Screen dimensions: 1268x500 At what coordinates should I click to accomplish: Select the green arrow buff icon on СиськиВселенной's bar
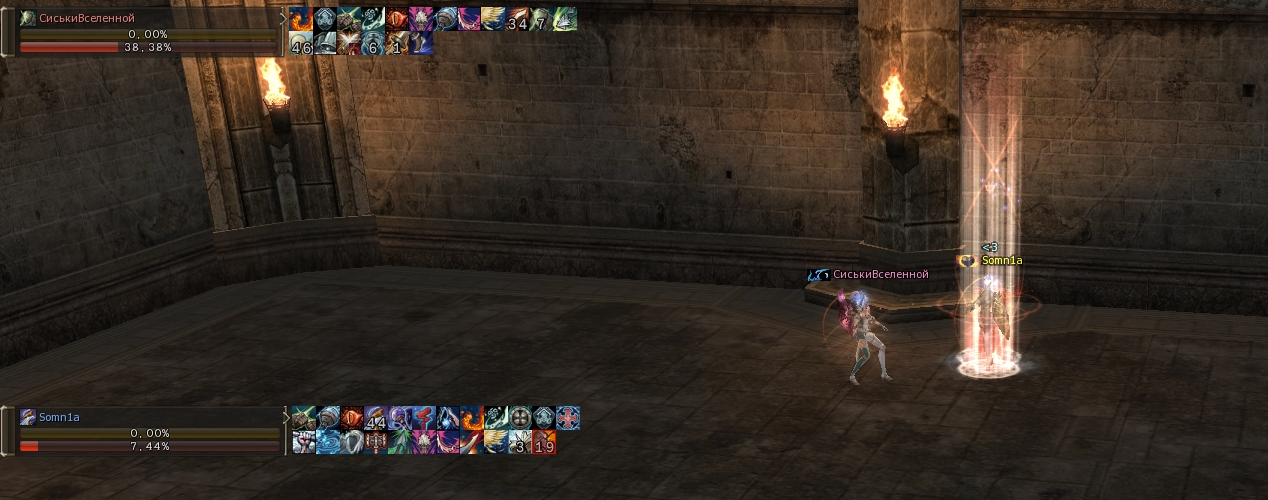point(565,19)
